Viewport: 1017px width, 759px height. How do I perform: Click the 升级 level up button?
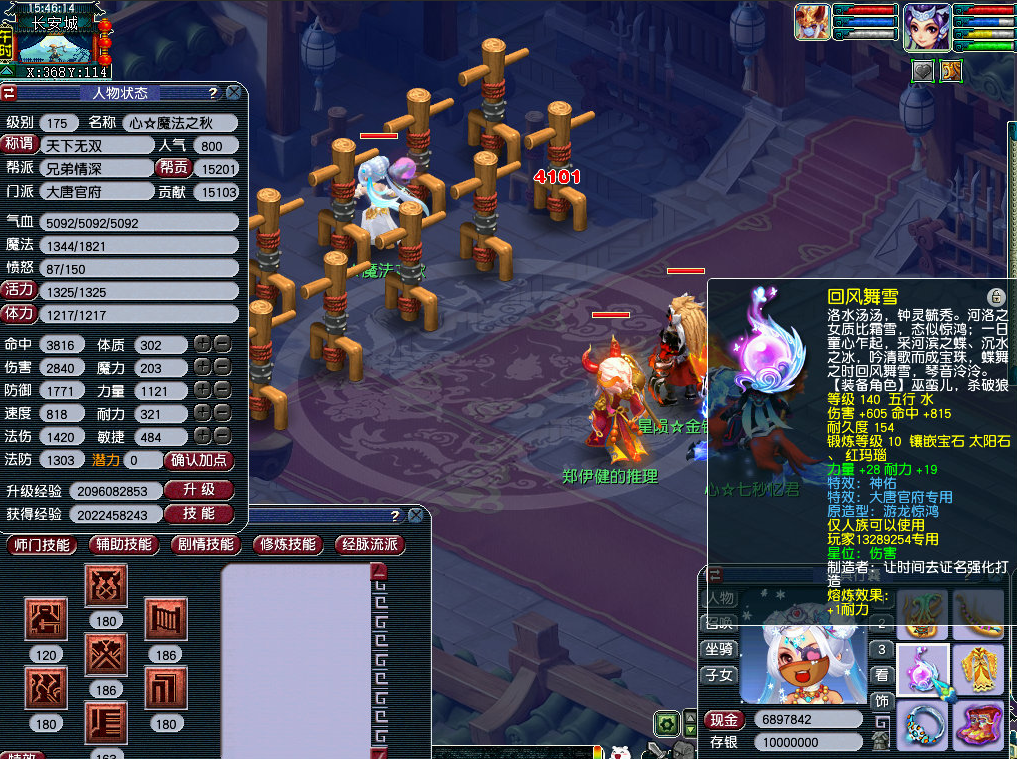tap(198, 490)
